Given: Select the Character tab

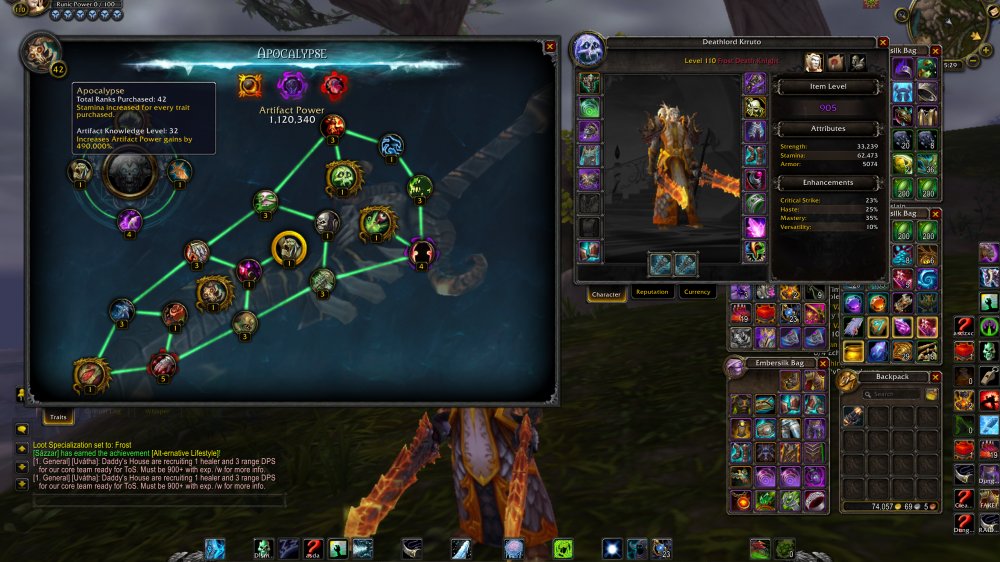Looking at the screenshot, I should [x=607, y=293].
